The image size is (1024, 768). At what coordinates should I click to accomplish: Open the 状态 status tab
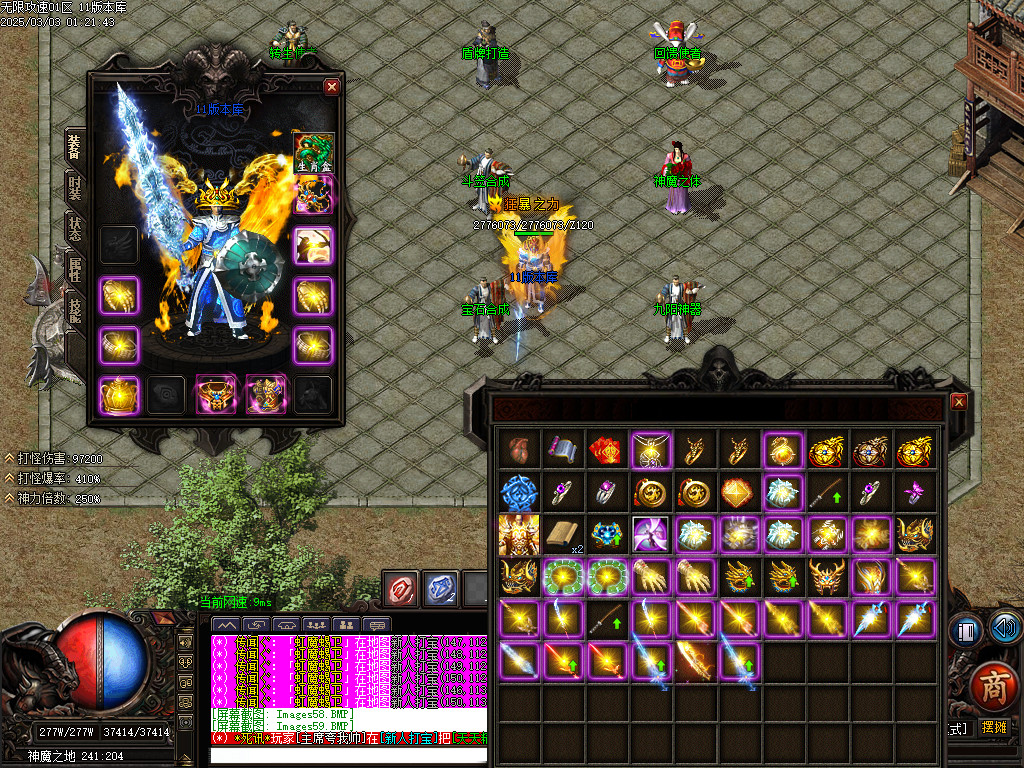[x=75, y=226]
